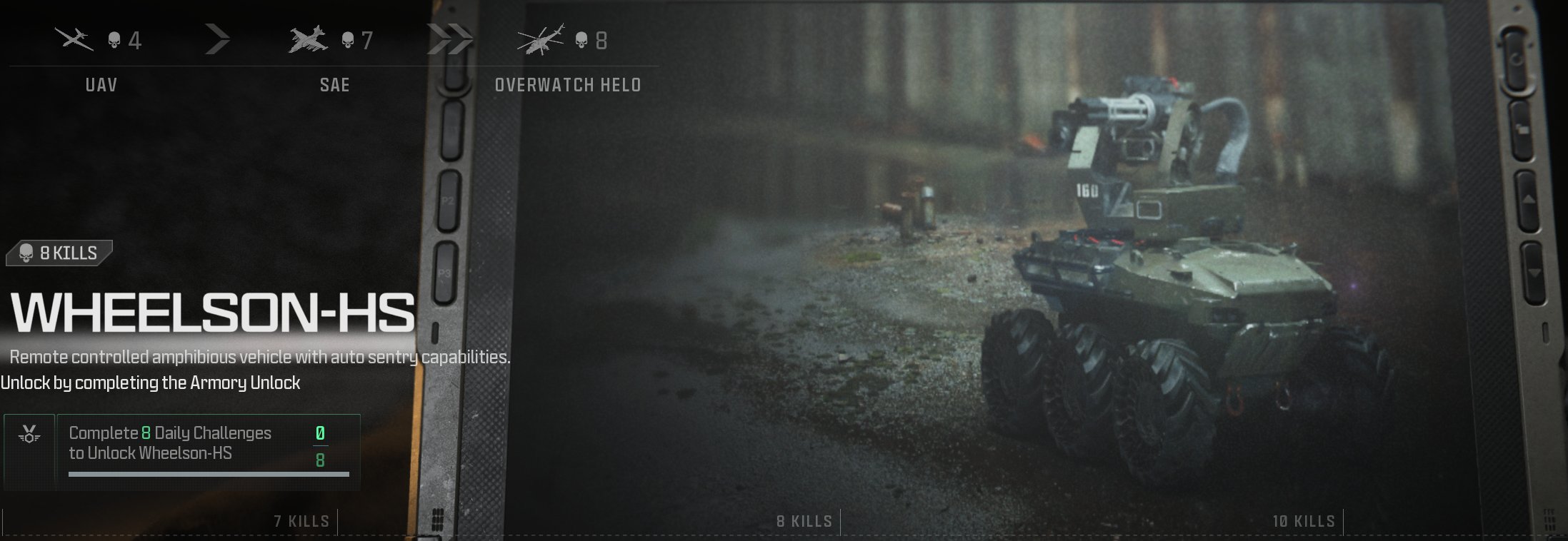Toggle the 7 KILLS footer marker

[x=303, y=522]
